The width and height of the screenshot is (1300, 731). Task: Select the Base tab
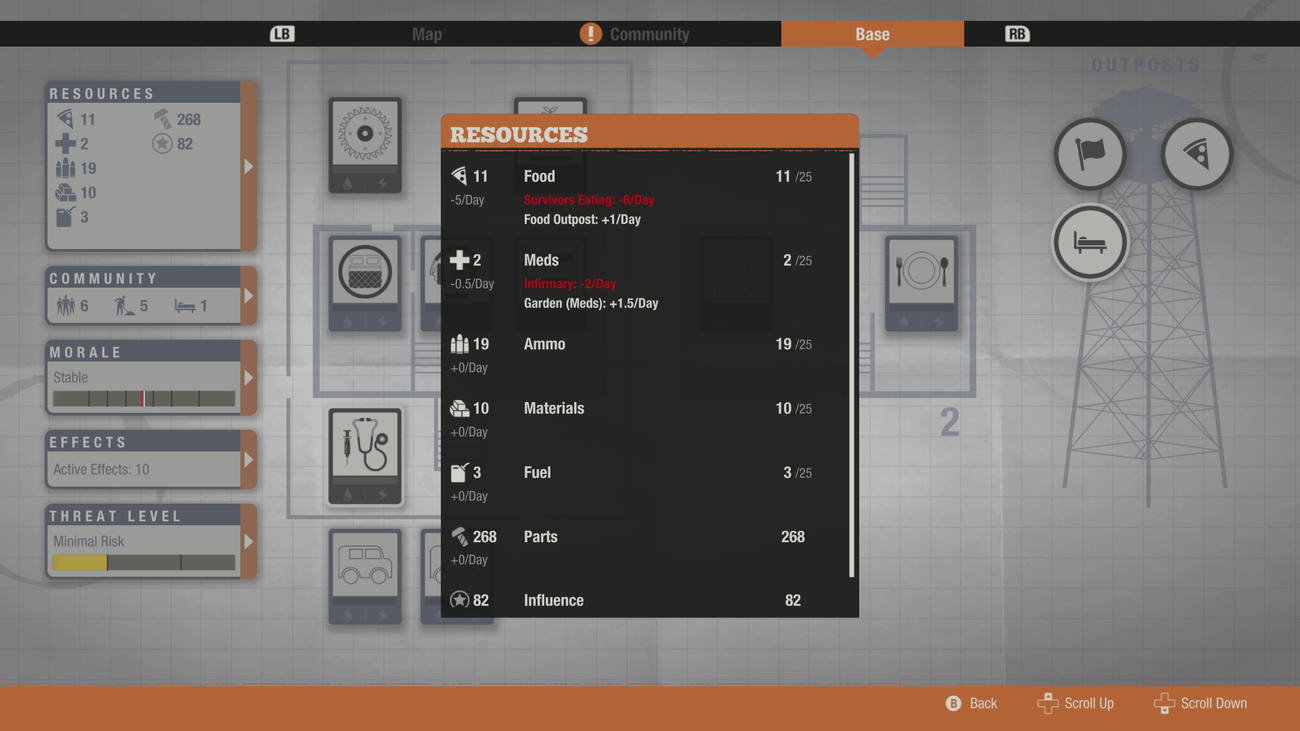coord(872,34)
